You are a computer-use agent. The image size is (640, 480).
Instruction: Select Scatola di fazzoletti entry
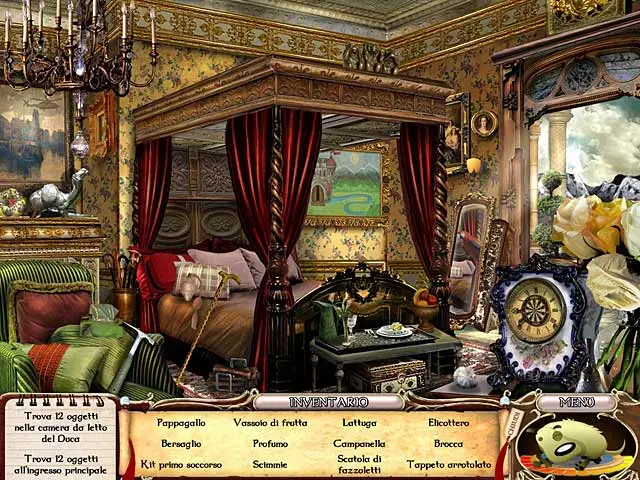coord(359,464)
